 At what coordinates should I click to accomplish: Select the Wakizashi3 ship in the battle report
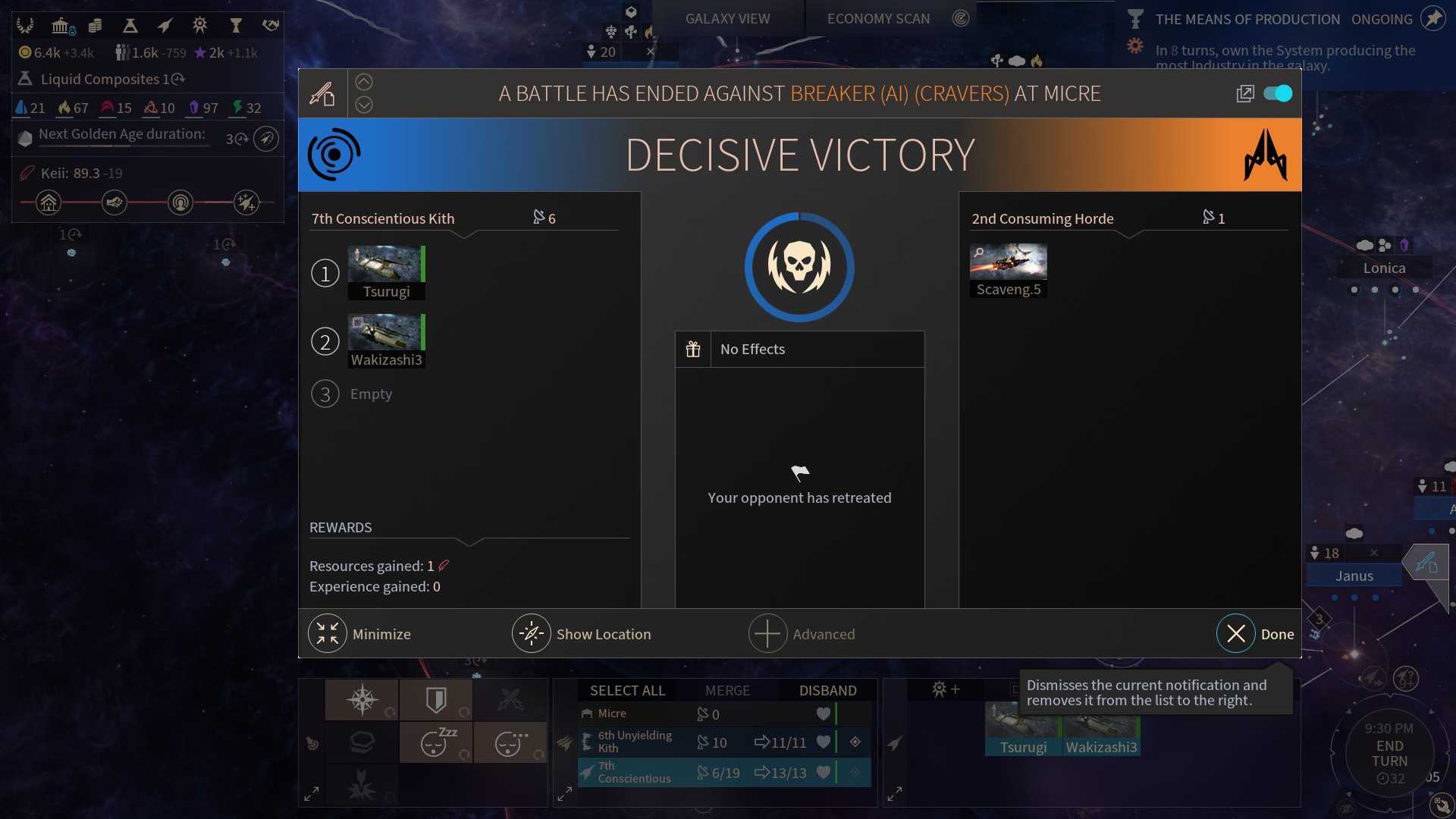point(386,340)
